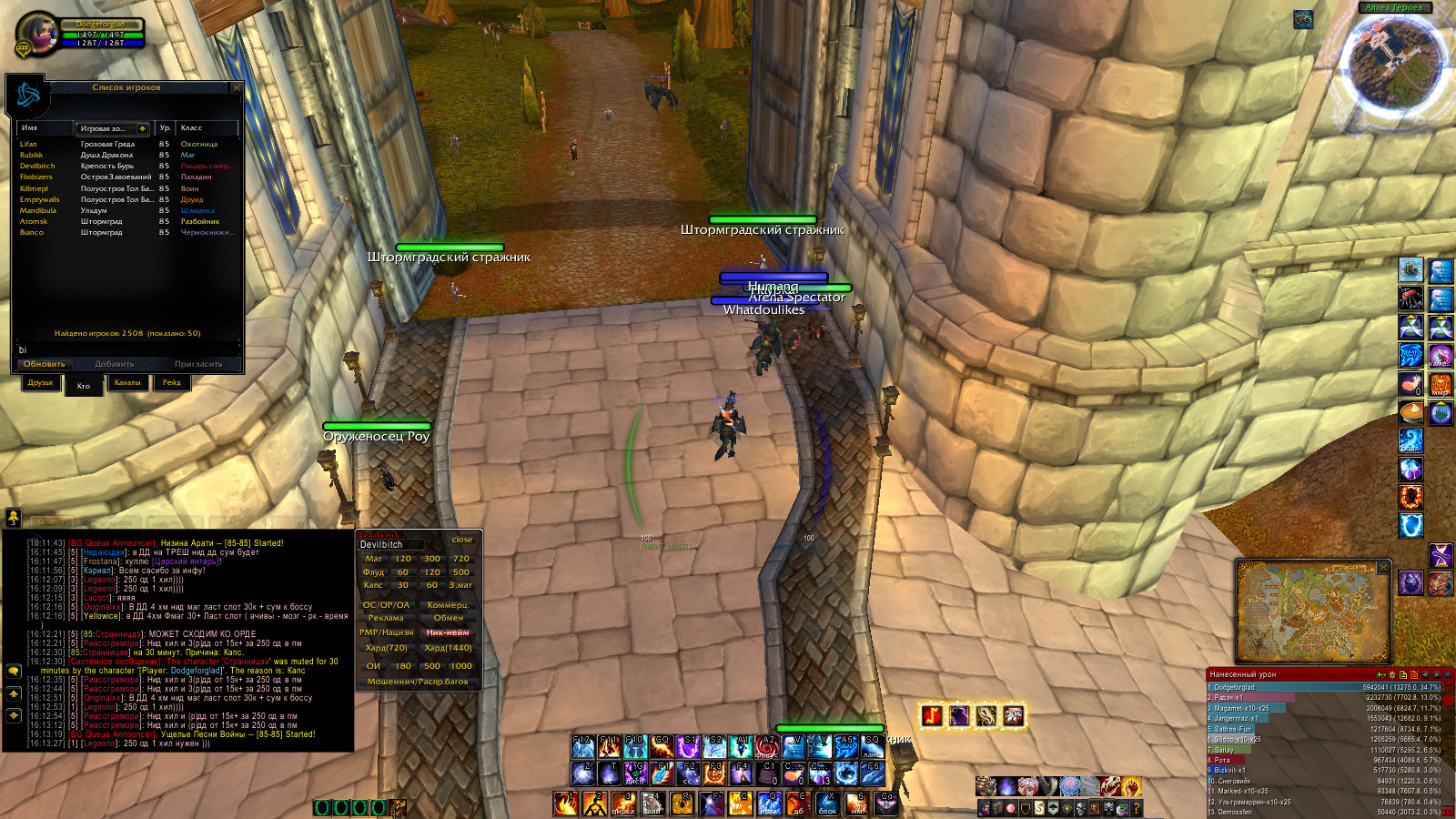Screen dimensions: 1456x819
Task: Open the Игровая зона column dropdown
Action: pos(142,128)
